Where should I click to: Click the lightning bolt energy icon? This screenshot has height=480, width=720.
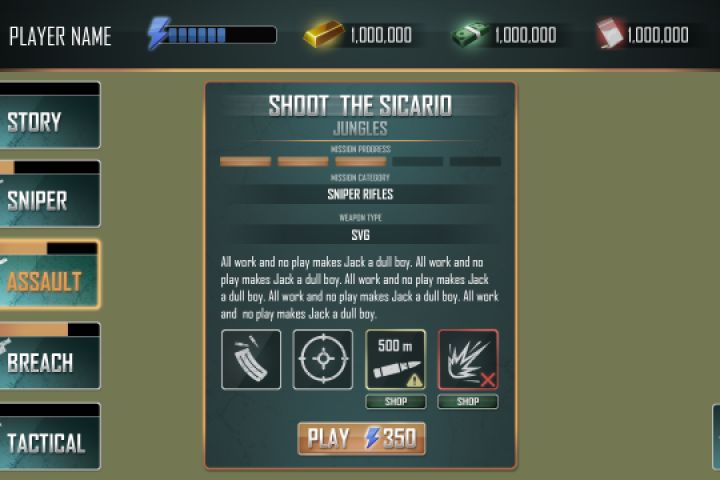[157, 34]
